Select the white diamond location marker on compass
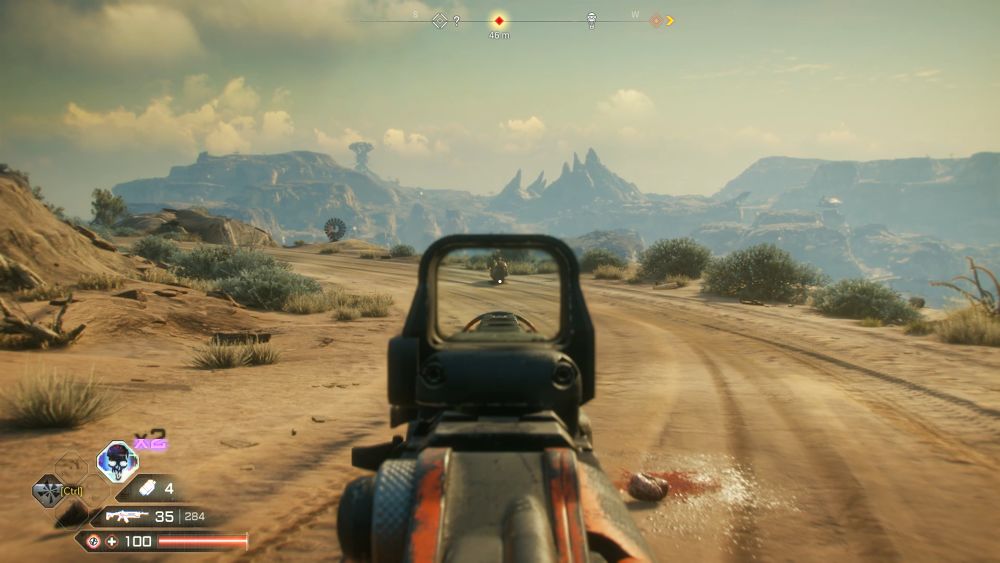1000x563 pixels. 439,20
